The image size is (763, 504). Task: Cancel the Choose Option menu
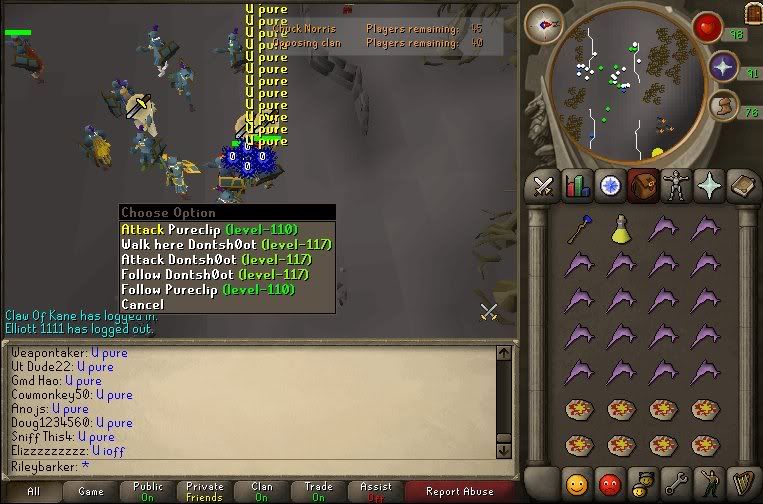142,304
